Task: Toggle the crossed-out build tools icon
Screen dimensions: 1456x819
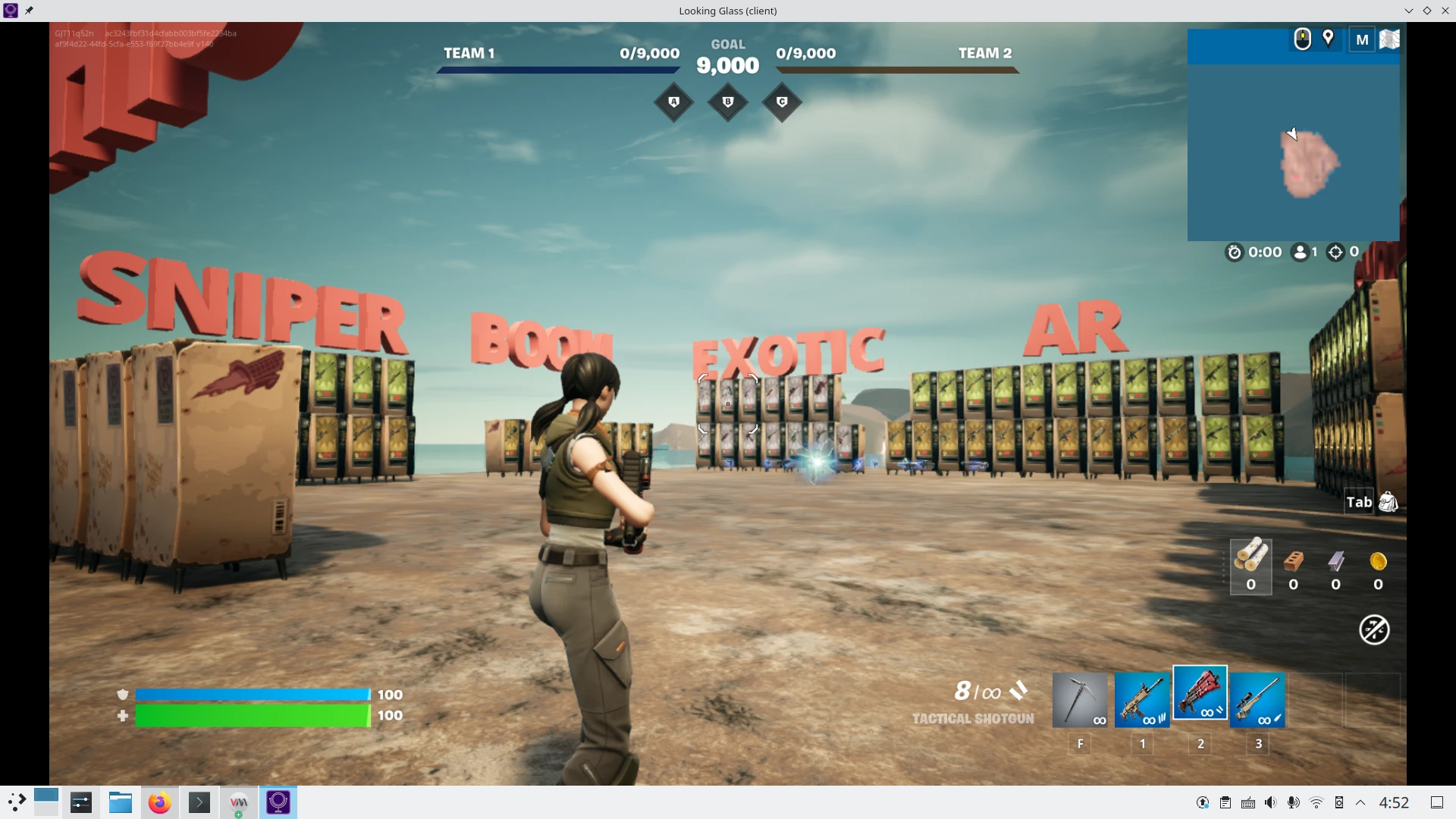Action: (1374, 629)
